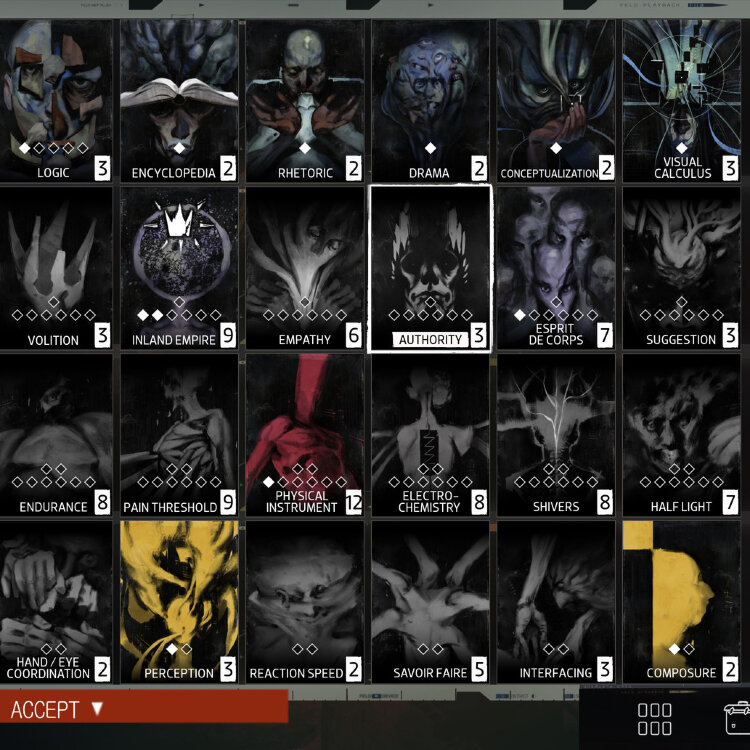Choose the Encyclopedia skill card

(x=179, y=100)
